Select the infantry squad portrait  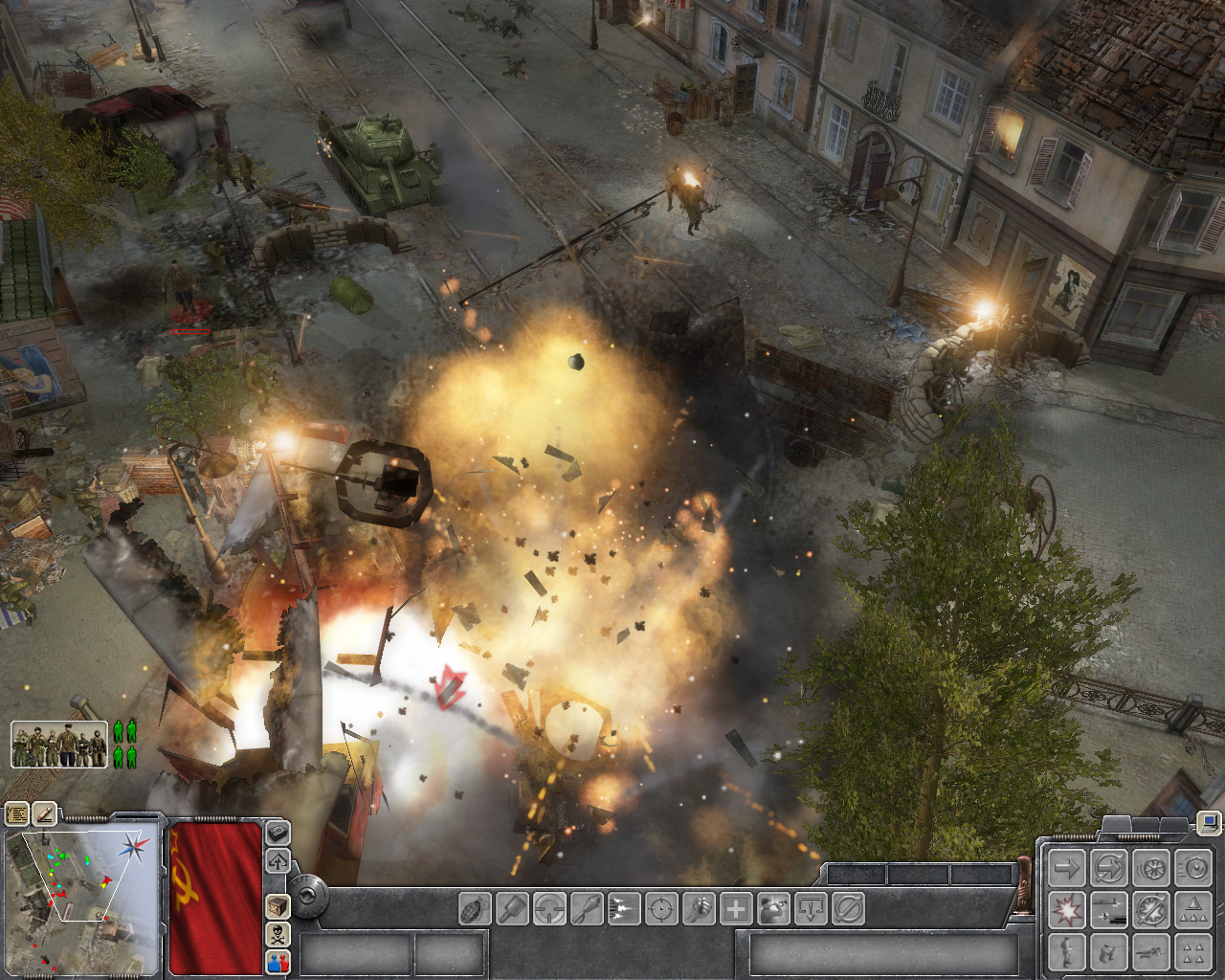(x=59, y=745)
